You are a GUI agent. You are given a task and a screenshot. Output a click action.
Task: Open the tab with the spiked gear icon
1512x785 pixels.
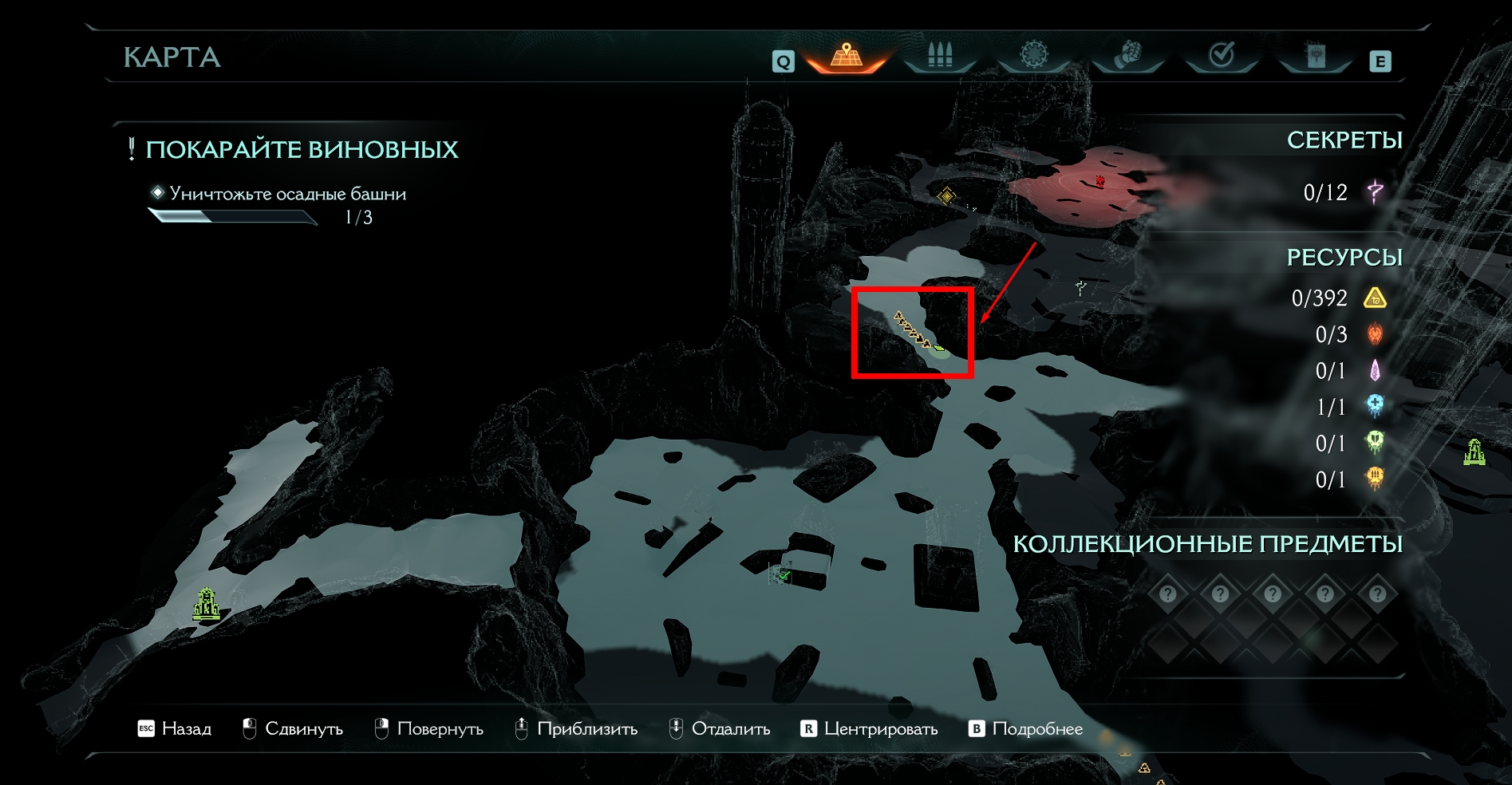pos(1033,55)
